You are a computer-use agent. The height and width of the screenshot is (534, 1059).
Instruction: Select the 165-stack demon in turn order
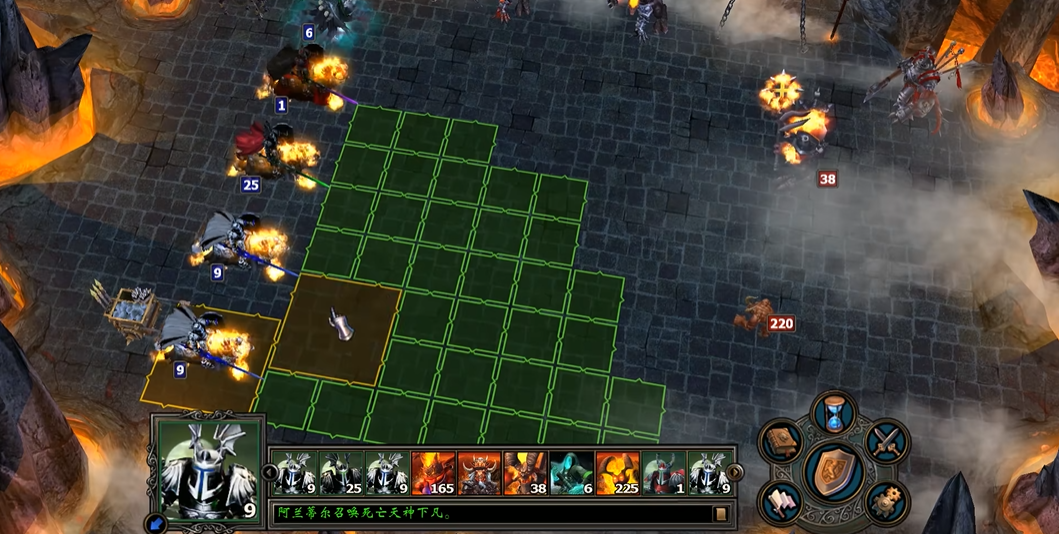[x=433, y=473]
